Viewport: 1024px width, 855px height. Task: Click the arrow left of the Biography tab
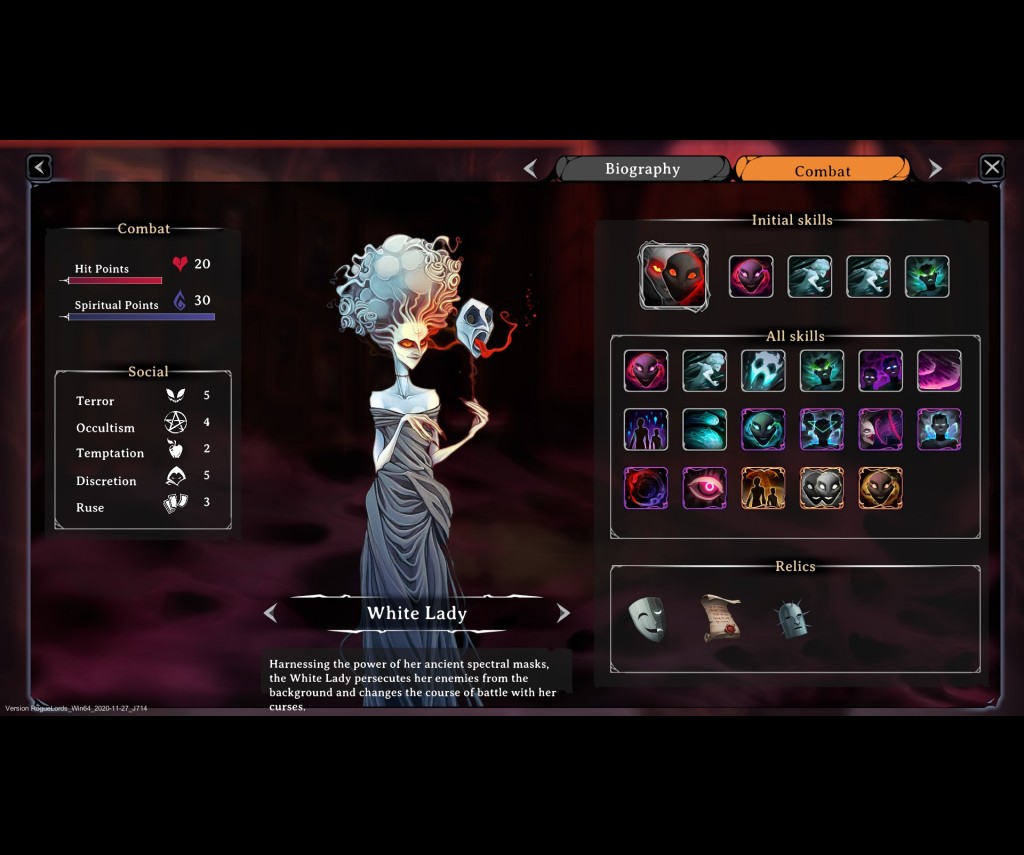[531, 169]
